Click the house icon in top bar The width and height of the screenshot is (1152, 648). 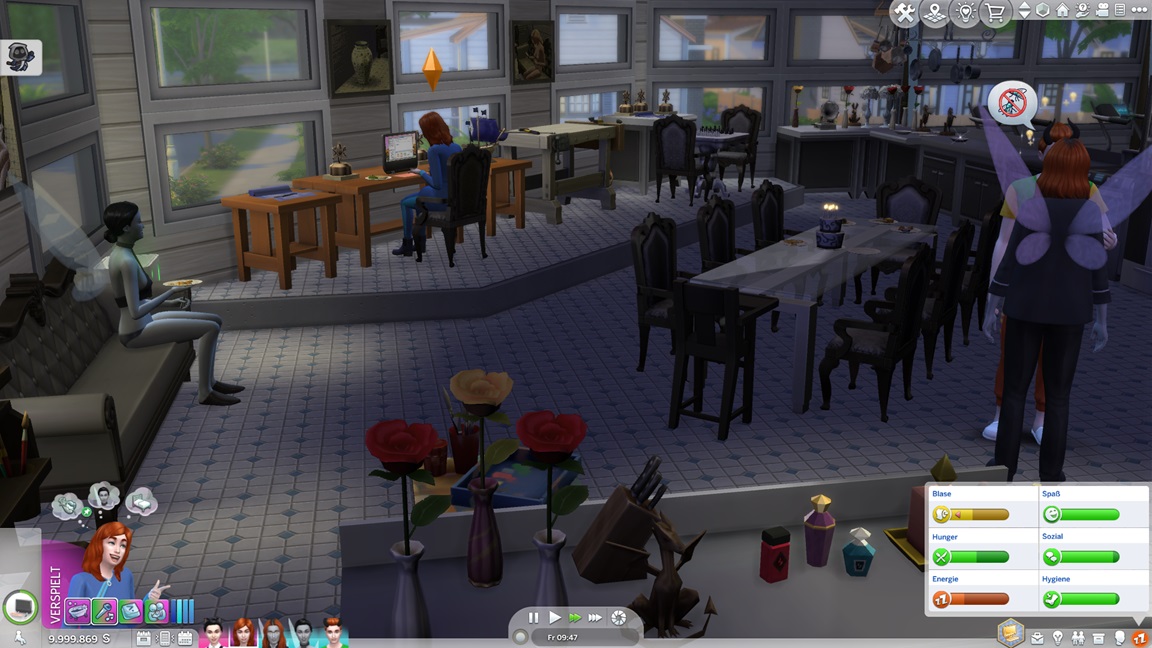pos(1062,10)
